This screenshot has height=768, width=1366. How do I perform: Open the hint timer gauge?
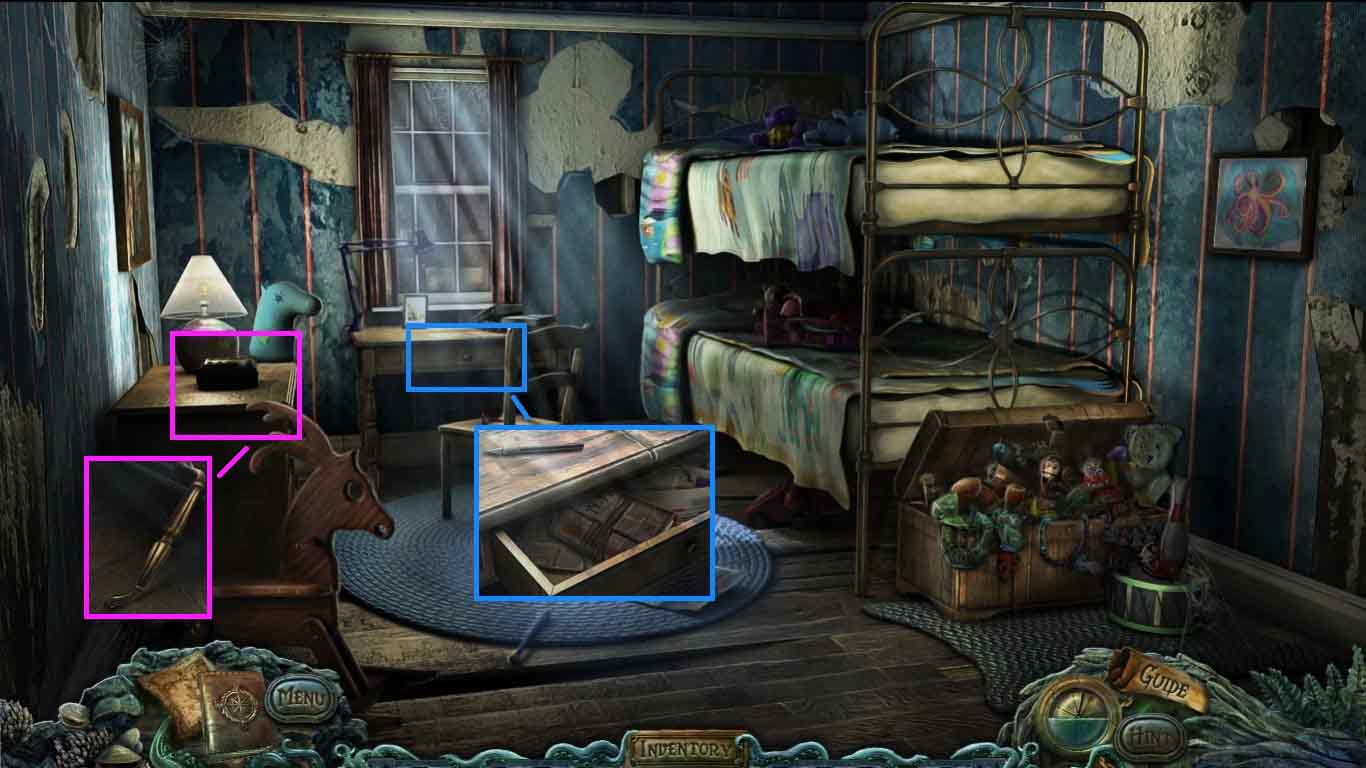[1078, 716]
